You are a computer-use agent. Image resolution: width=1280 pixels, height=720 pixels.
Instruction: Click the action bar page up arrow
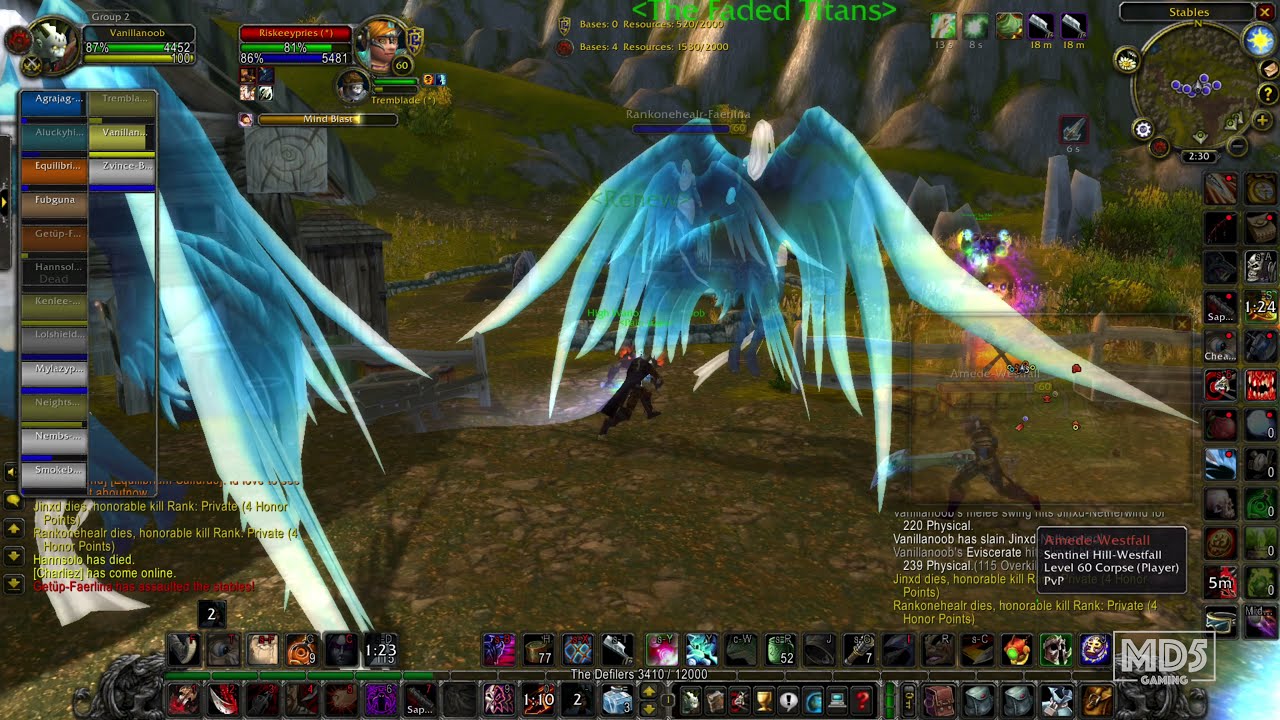tap(648, 692)
